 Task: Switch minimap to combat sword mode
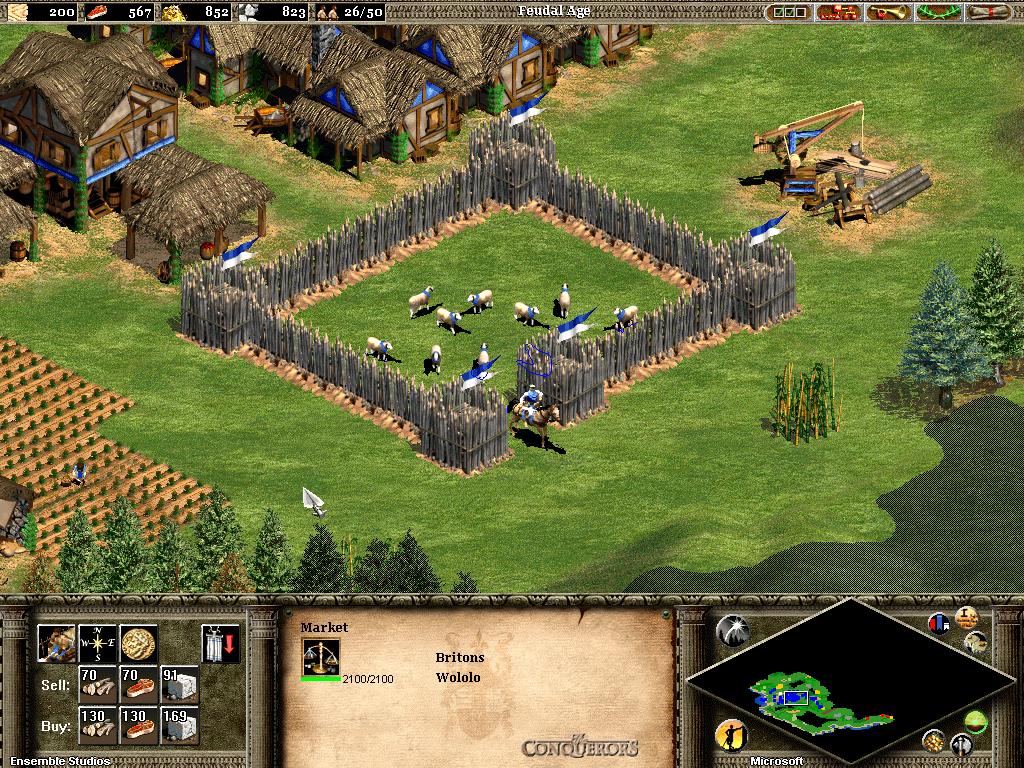[961, 744]
